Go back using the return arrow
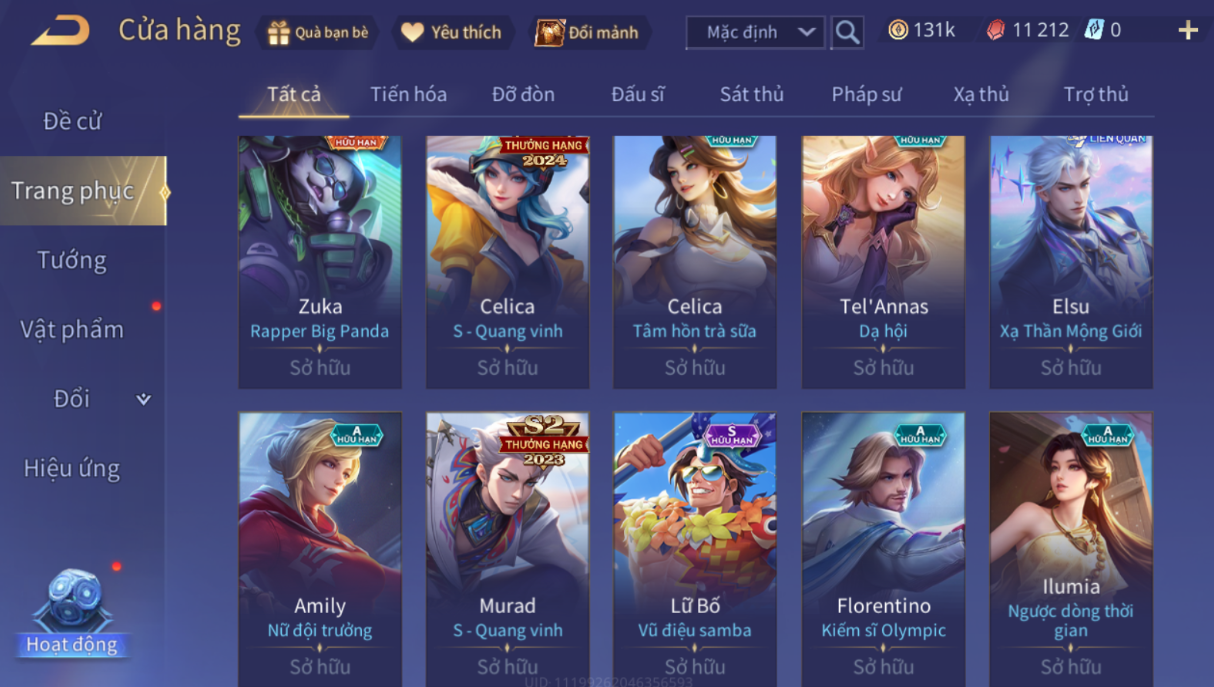1214x687 pixels. tap(60, 31)
